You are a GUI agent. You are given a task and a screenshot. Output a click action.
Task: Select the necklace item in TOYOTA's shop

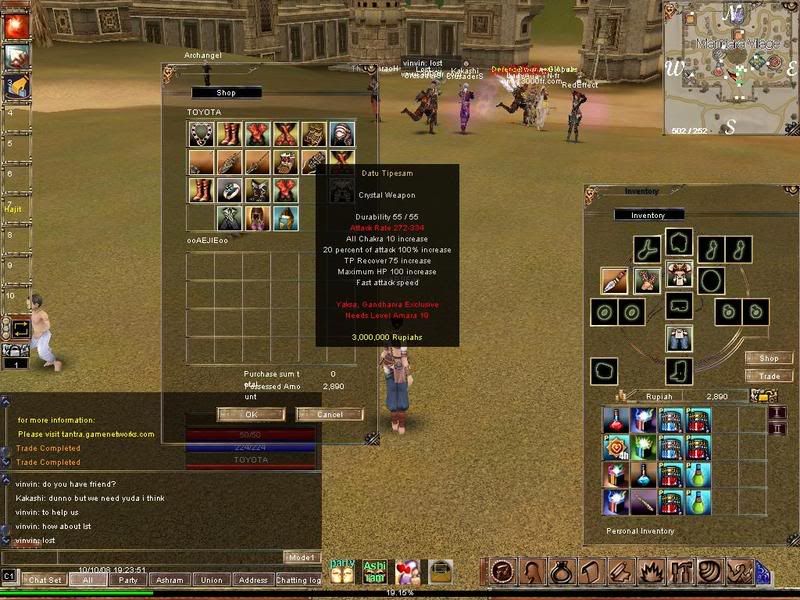pyautogui.click(x=201, y=135)
